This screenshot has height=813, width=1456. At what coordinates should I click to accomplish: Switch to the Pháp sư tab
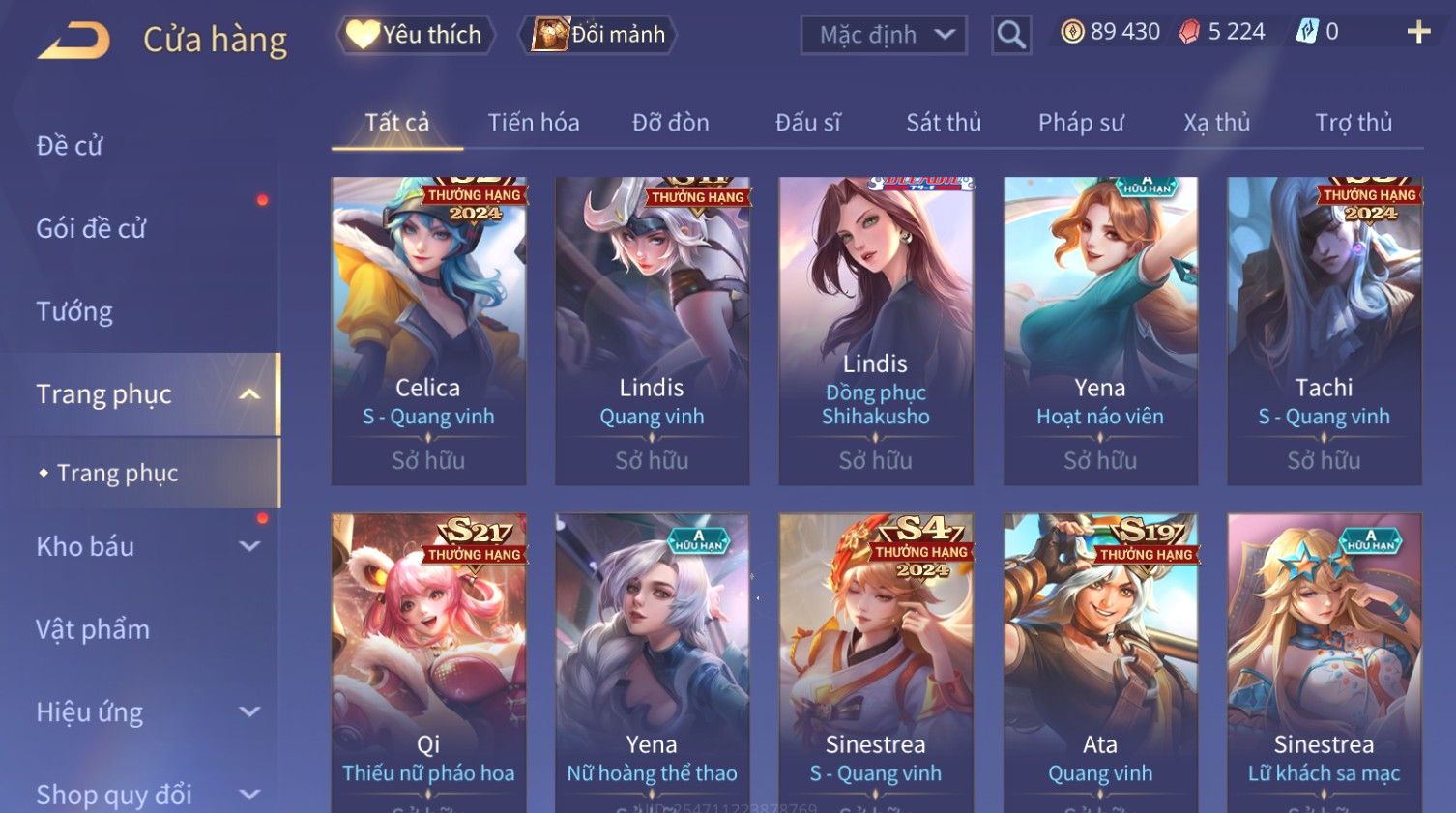(1081, 123)
